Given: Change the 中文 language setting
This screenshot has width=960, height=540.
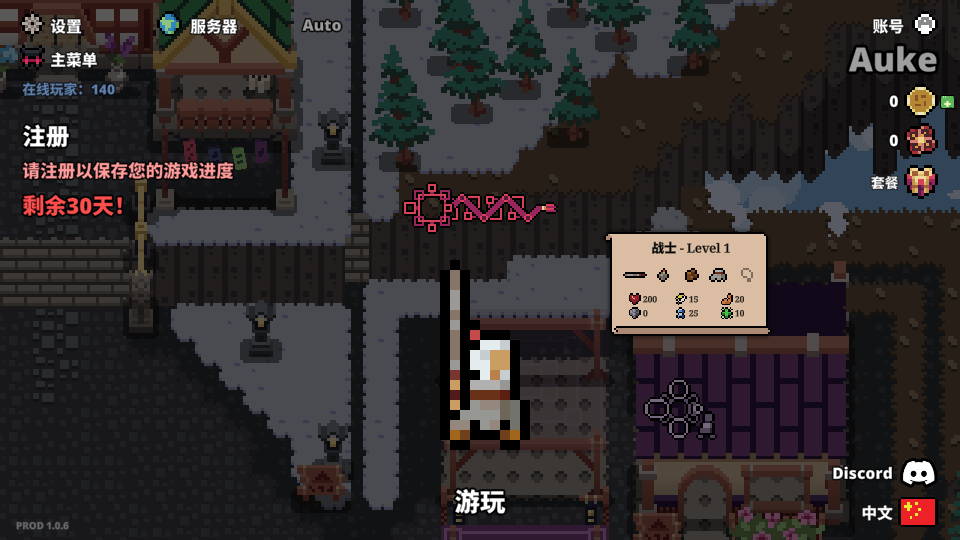Looking at the screenshot, I should [x=899, y=512].
